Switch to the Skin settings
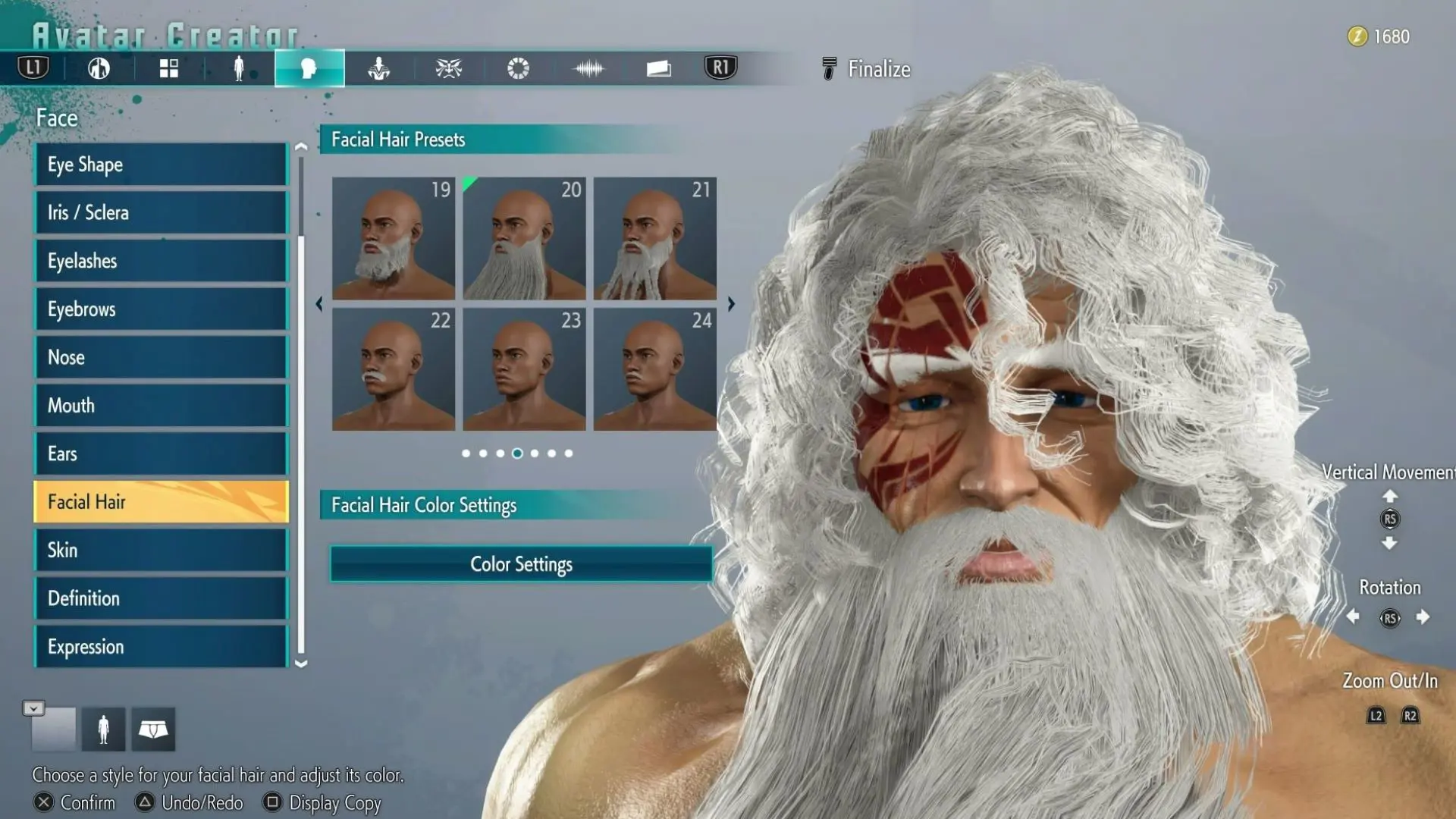 [160, 550]
